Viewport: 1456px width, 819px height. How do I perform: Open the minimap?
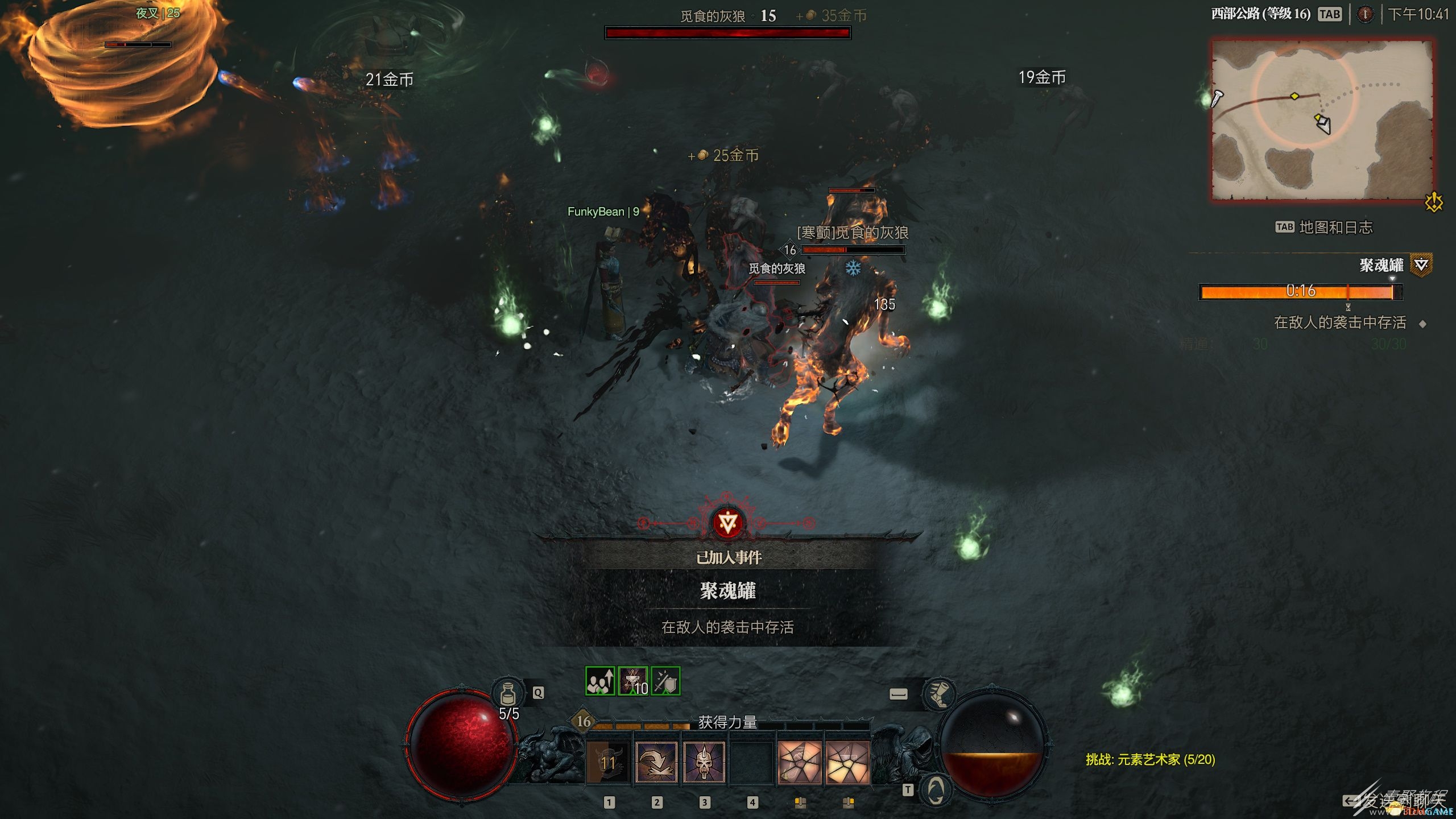[1322, 120]
